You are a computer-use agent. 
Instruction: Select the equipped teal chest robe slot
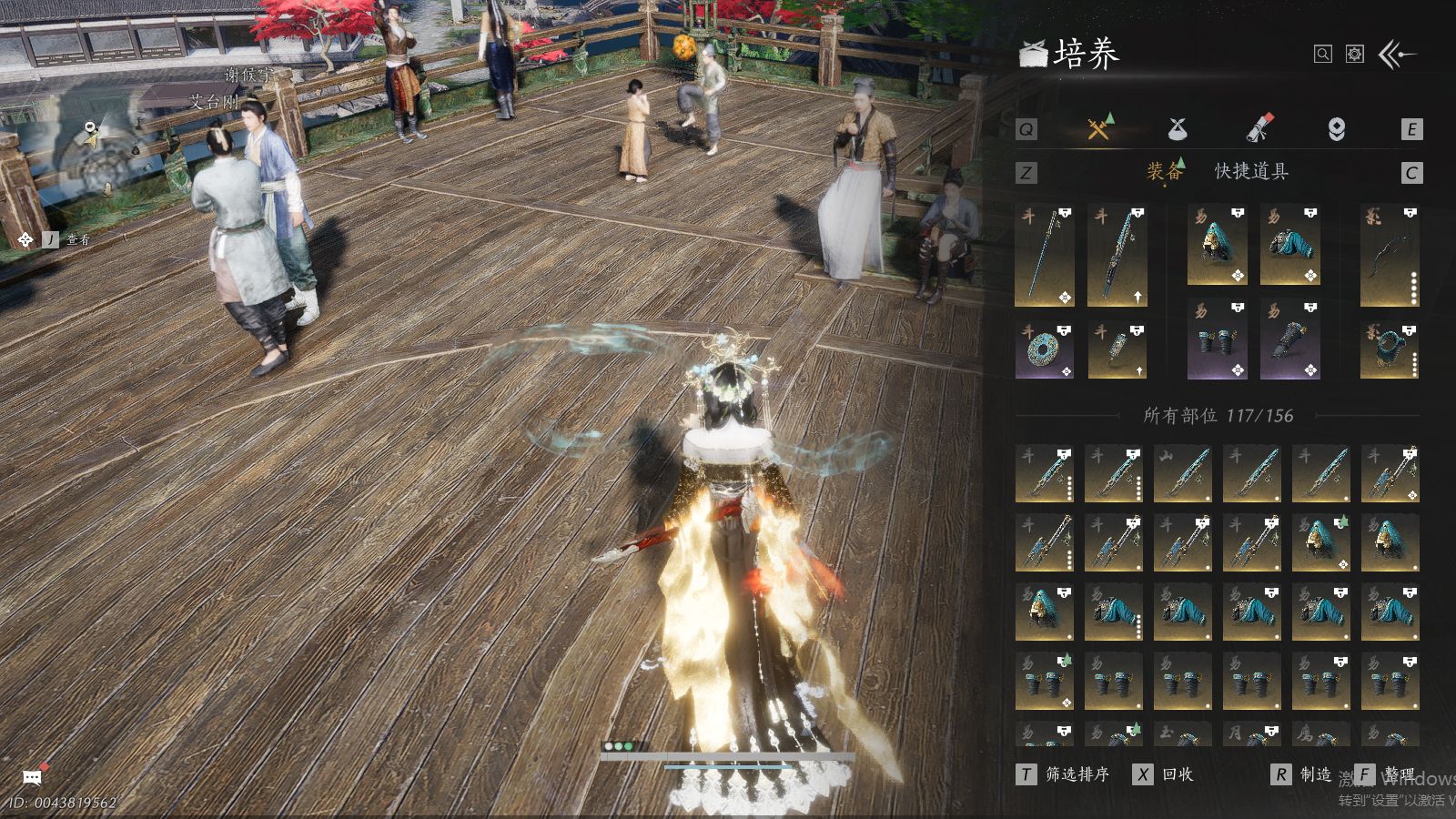1289,246
